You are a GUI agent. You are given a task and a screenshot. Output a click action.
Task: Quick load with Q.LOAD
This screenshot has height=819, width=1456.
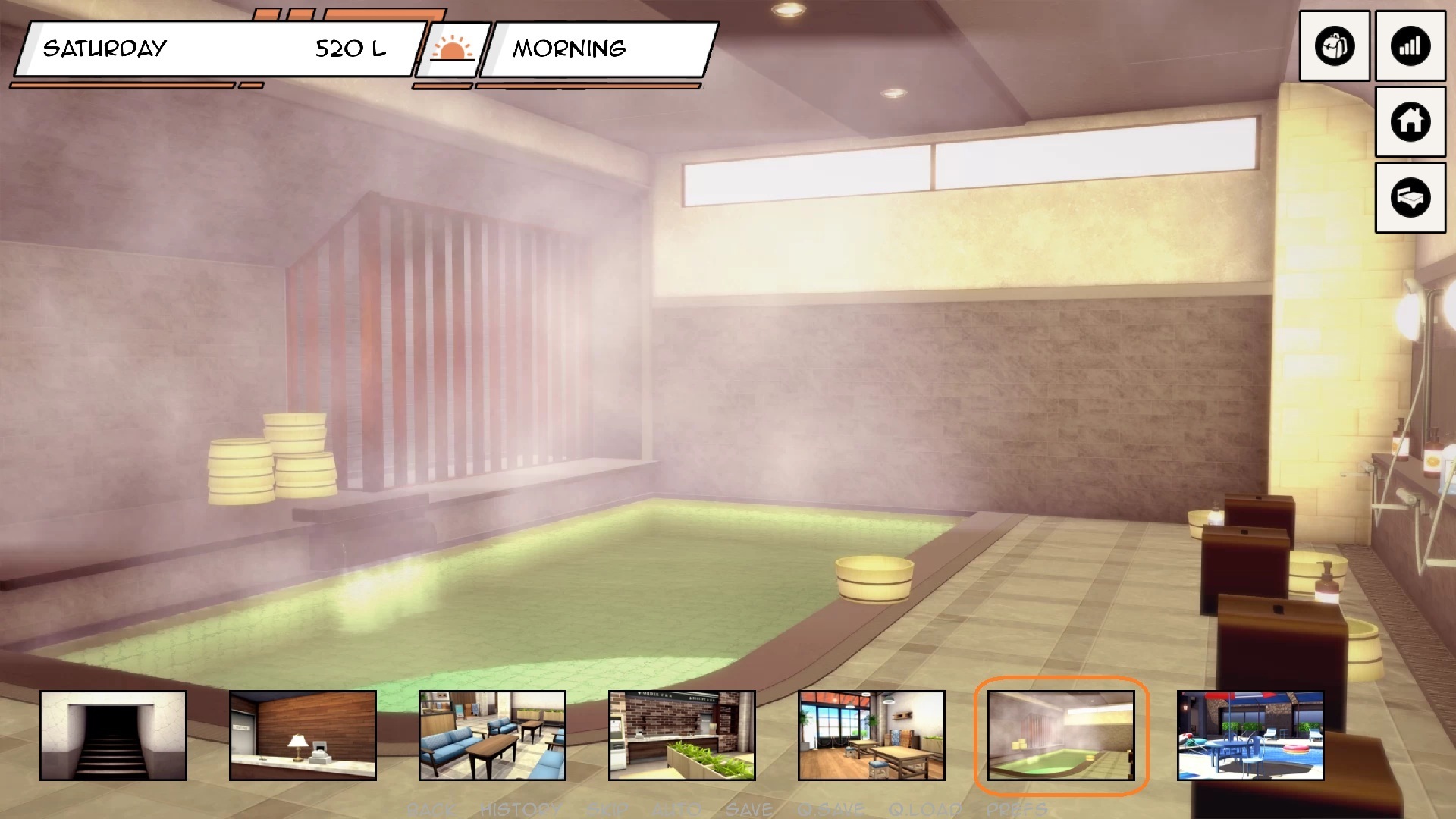(925, 810)
